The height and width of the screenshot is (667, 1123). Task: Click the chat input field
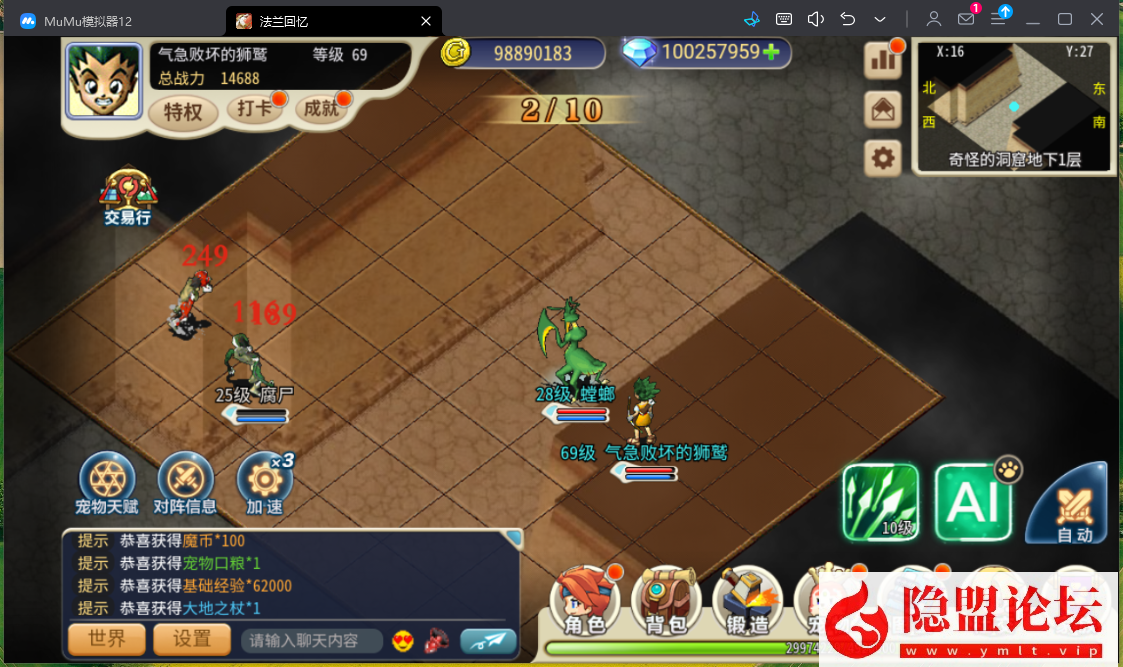pyautogui.click(x=311, y=640)
